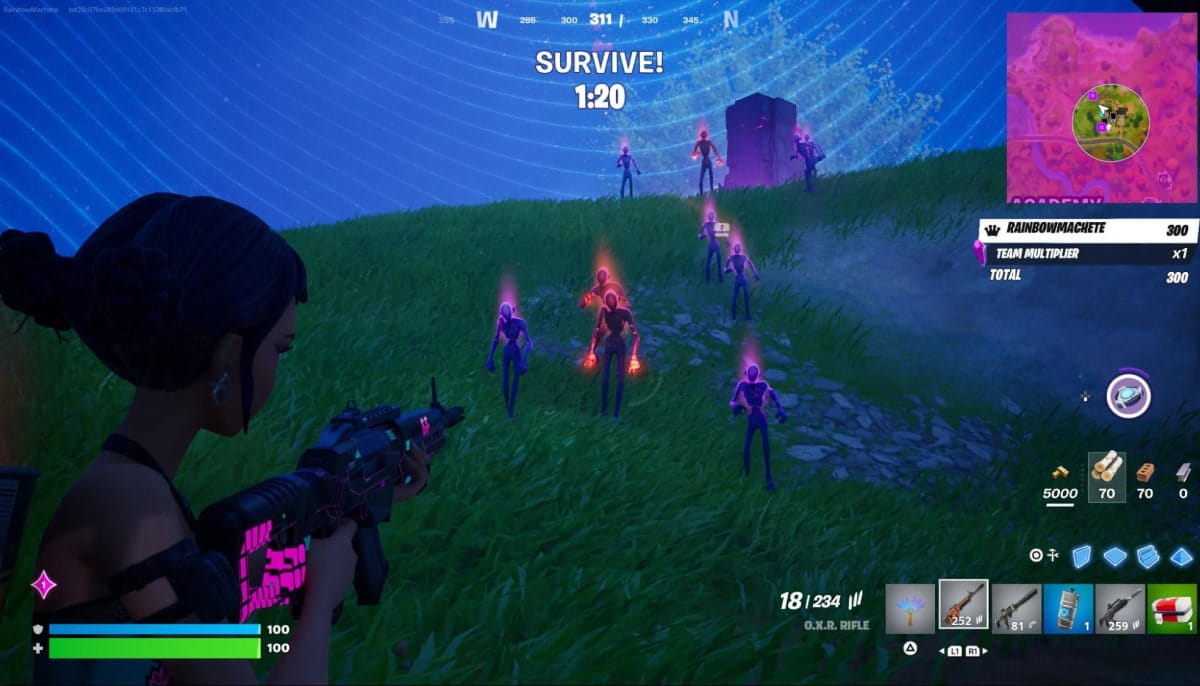Switch to the rifle with 259 ammo
Image resolution: width=1200 pixels, height=686 pixels.
[x=1120, y=608]
